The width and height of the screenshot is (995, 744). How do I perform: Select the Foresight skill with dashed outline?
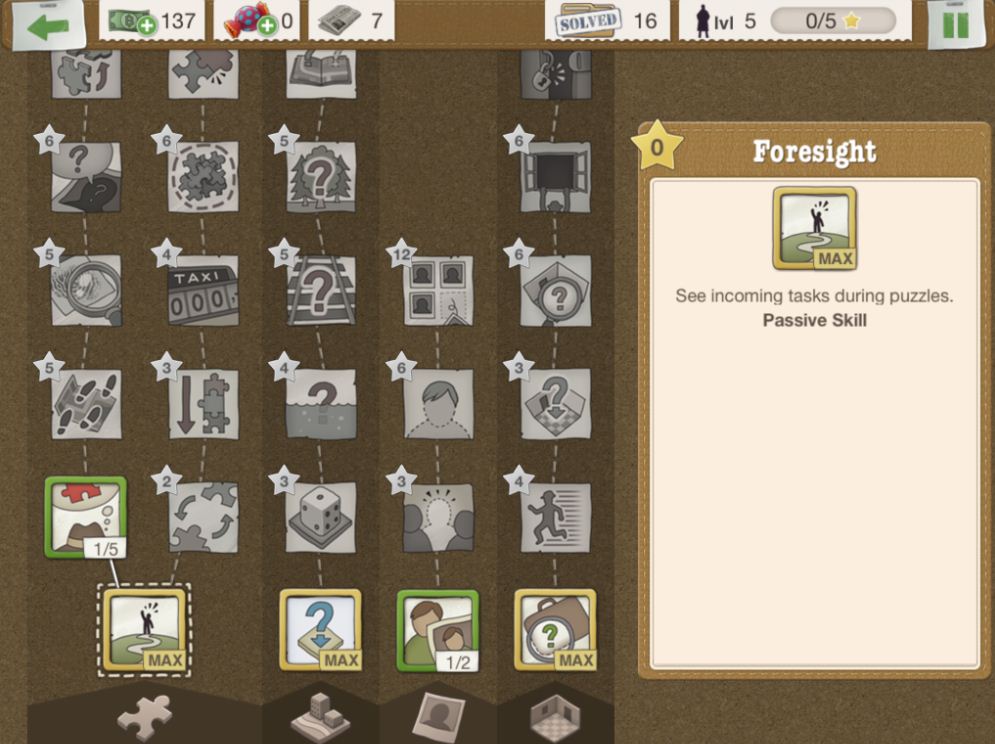click(145, 629)
